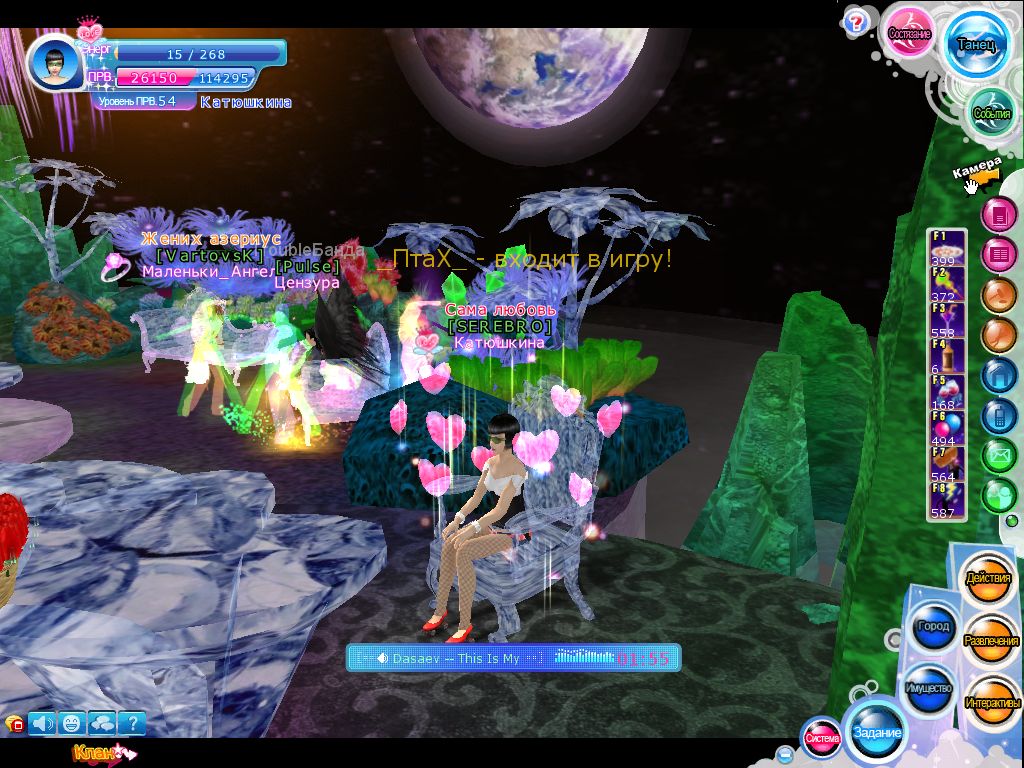Viewport: 1024px width, 768px height.
Task: Open the mobile phone icon button
Action: [x=998, y=415]
